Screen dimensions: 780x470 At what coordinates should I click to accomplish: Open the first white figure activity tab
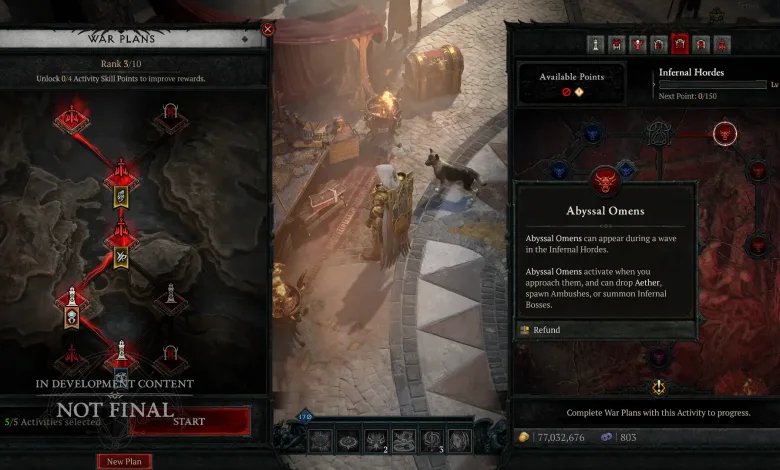(x=595, y=44)
